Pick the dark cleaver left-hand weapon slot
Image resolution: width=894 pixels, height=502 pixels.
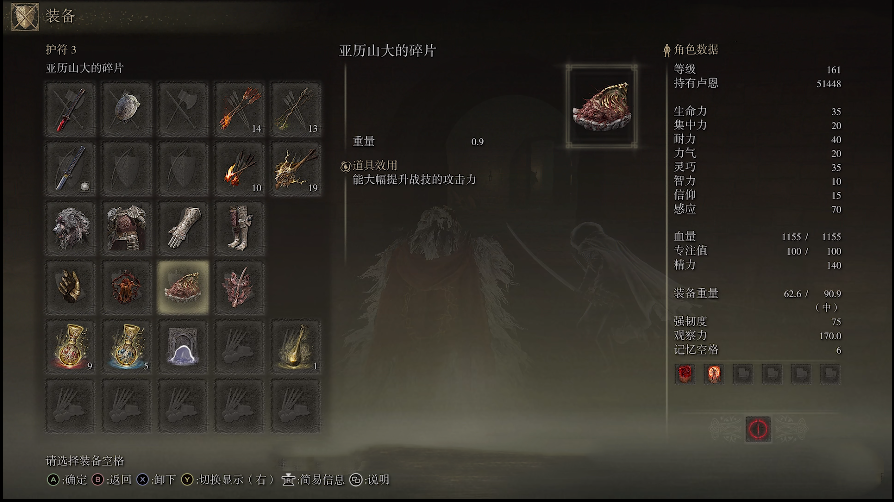(70, 168)
